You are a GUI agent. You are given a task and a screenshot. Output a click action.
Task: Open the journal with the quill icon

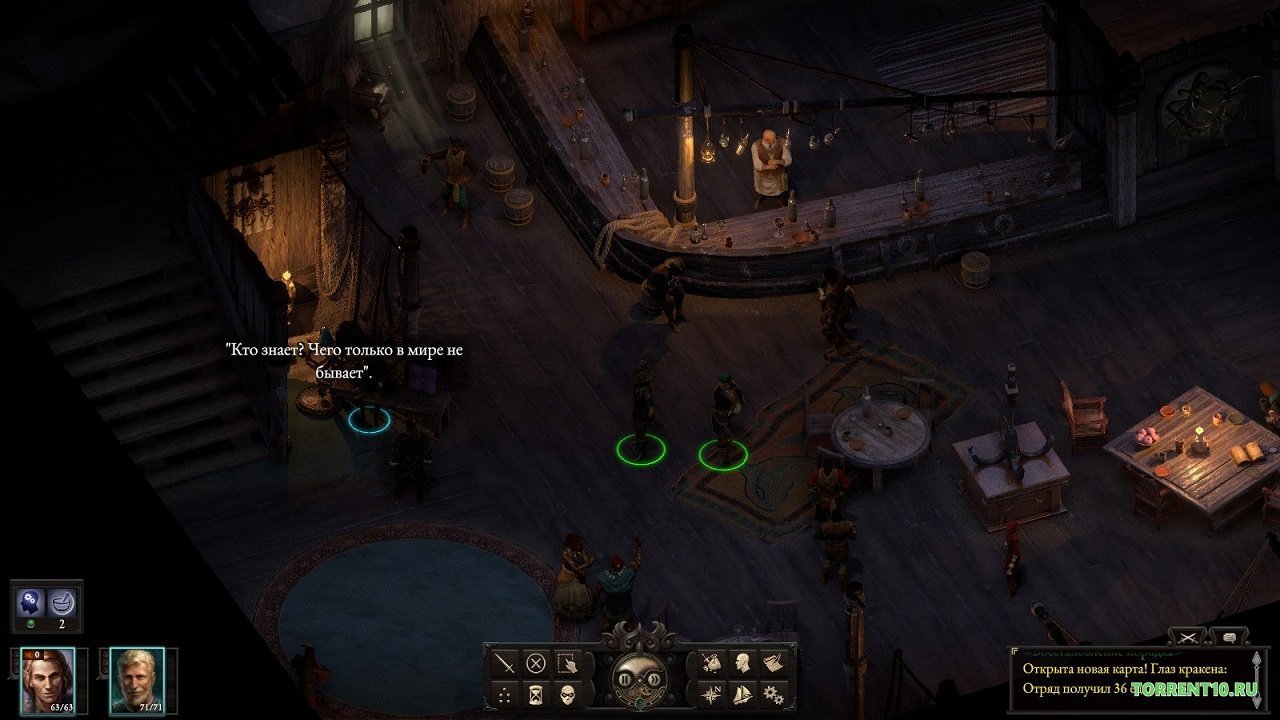(774, 664)
